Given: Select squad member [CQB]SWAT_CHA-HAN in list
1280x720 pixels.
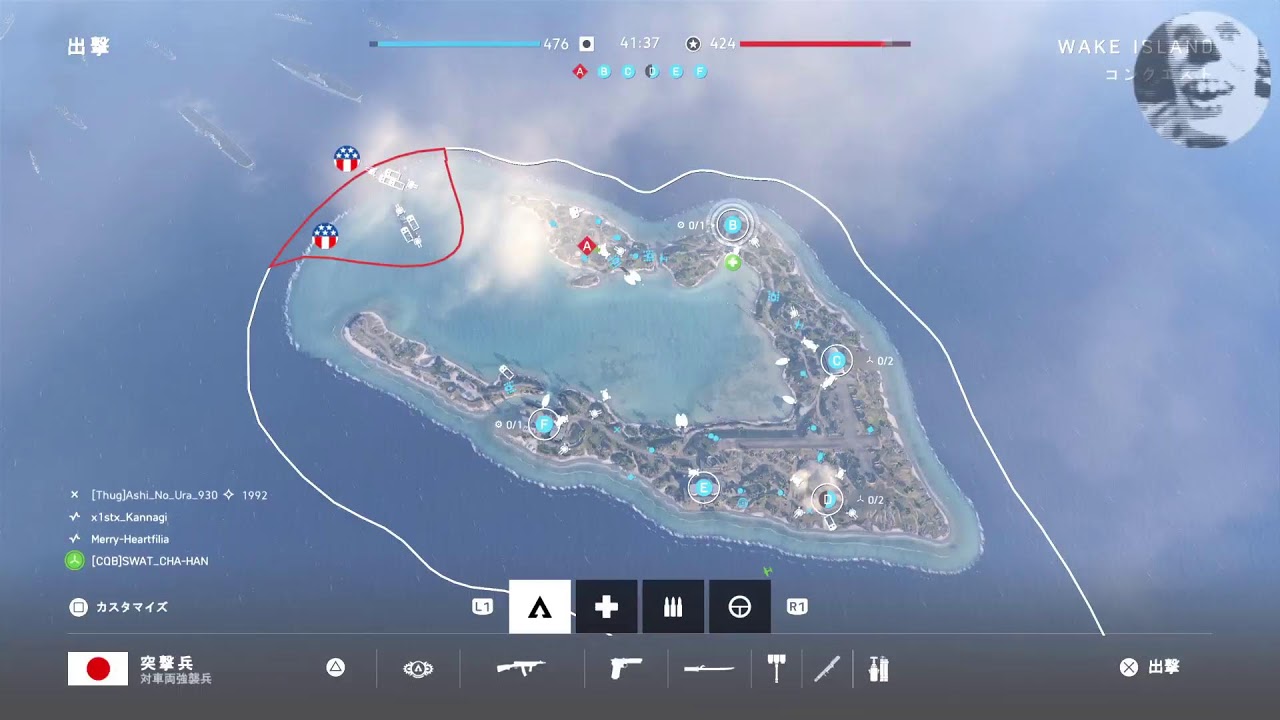Looking at the screenshot, I should coord(149,561).
